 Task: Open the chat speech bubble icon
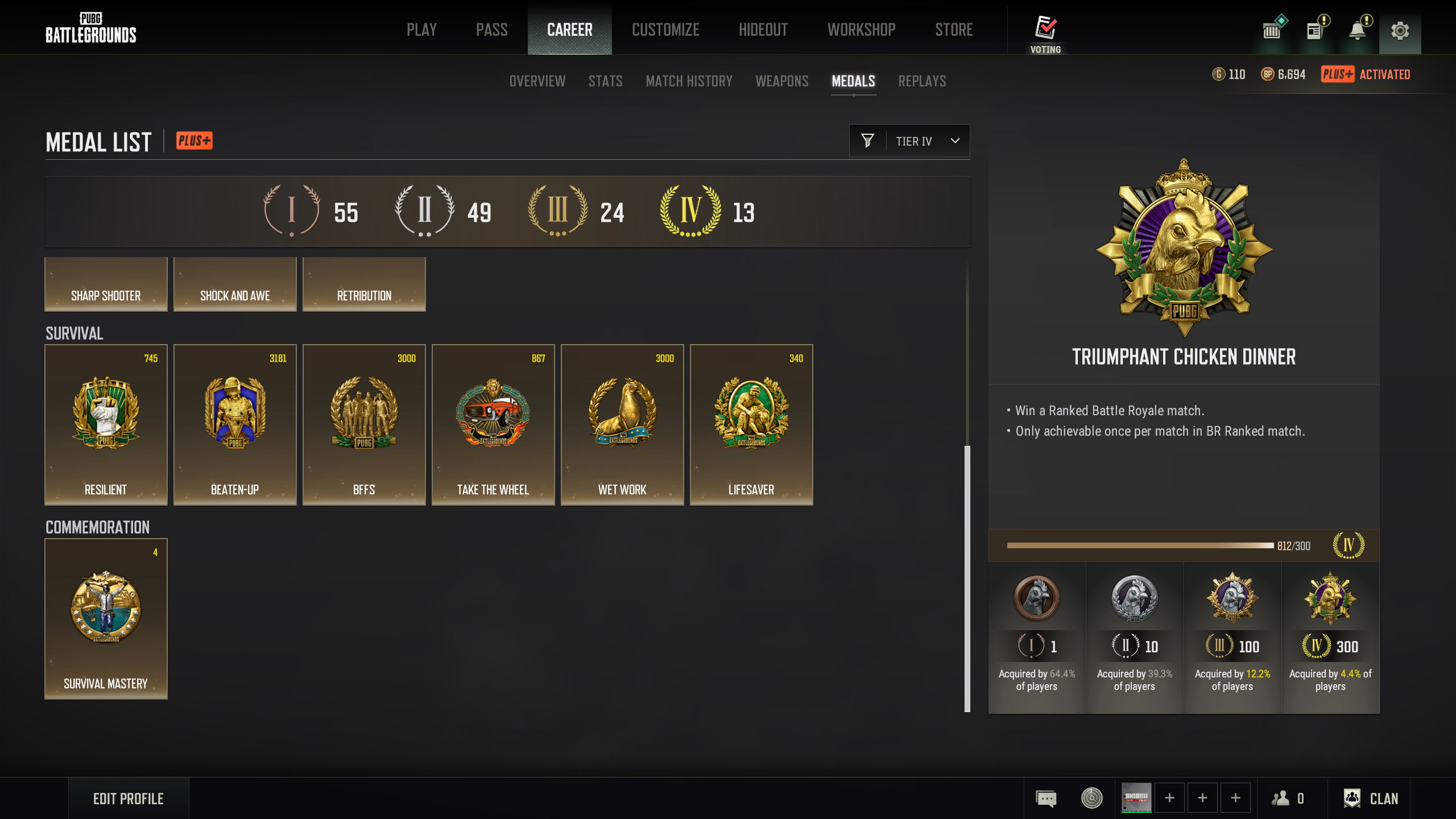click(x=1046, y=799)
